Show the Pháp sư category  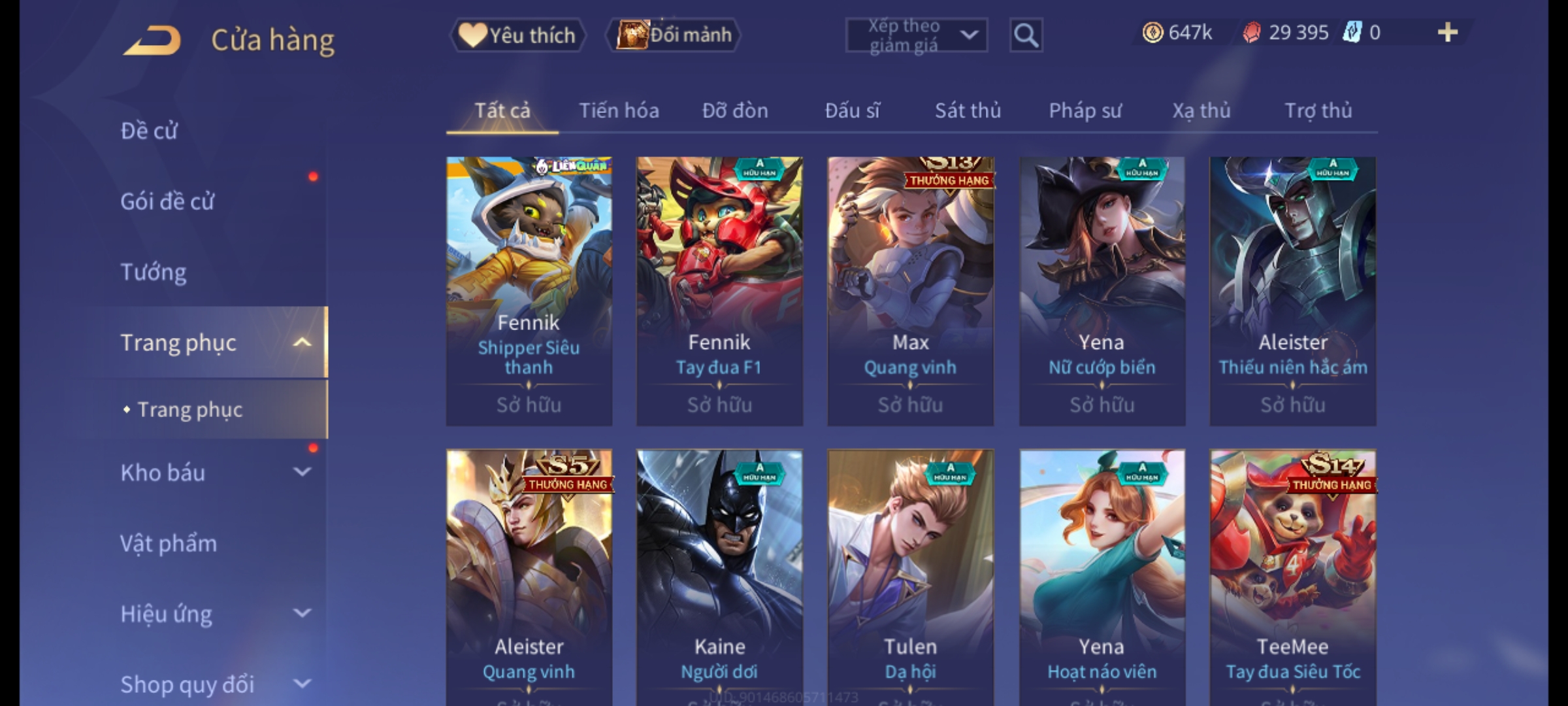click(1085, 110)
